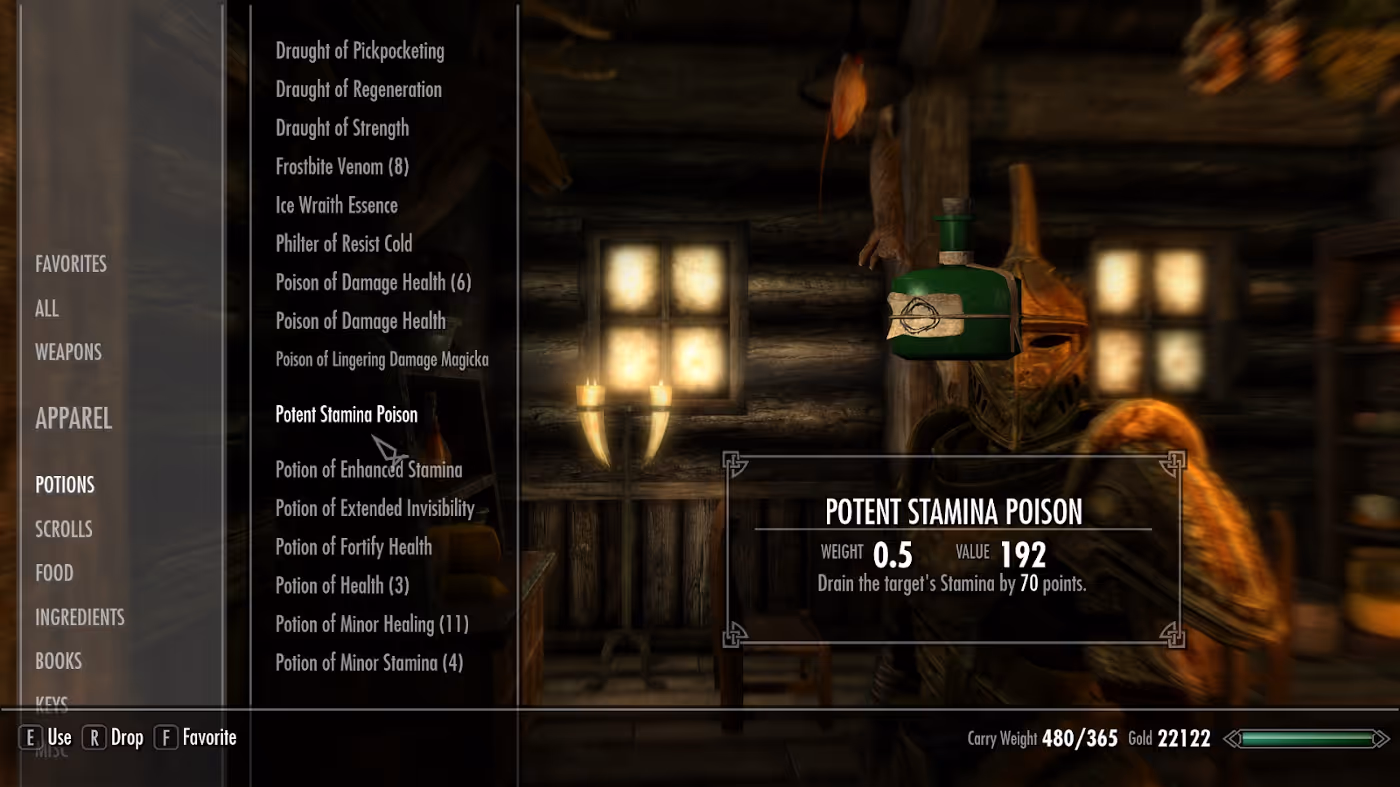
Task: Click the green stamina bar
Action: tap(1303, 739)
